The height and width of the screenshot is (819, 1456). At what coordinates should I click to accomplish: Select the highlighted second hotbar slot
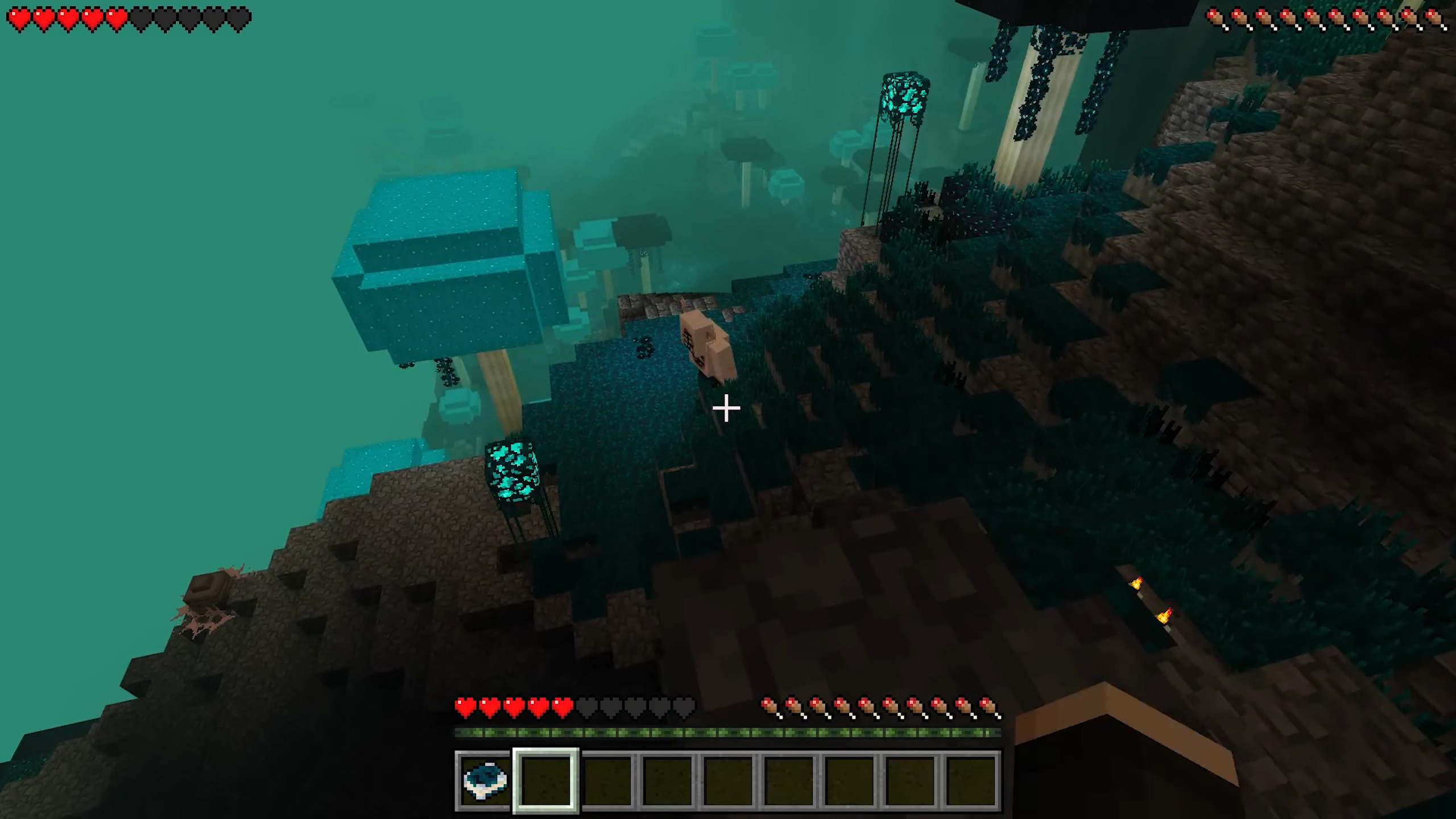click(545, 779)
